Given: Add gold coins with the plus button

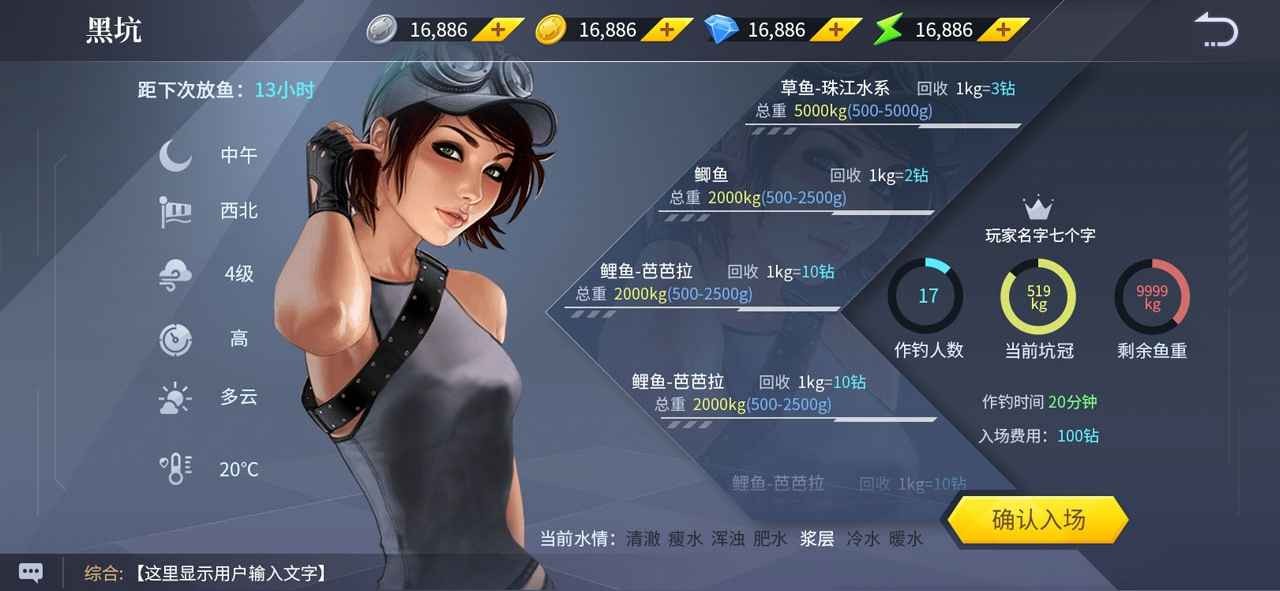Looking at the screenshot, I should [666, 30].
